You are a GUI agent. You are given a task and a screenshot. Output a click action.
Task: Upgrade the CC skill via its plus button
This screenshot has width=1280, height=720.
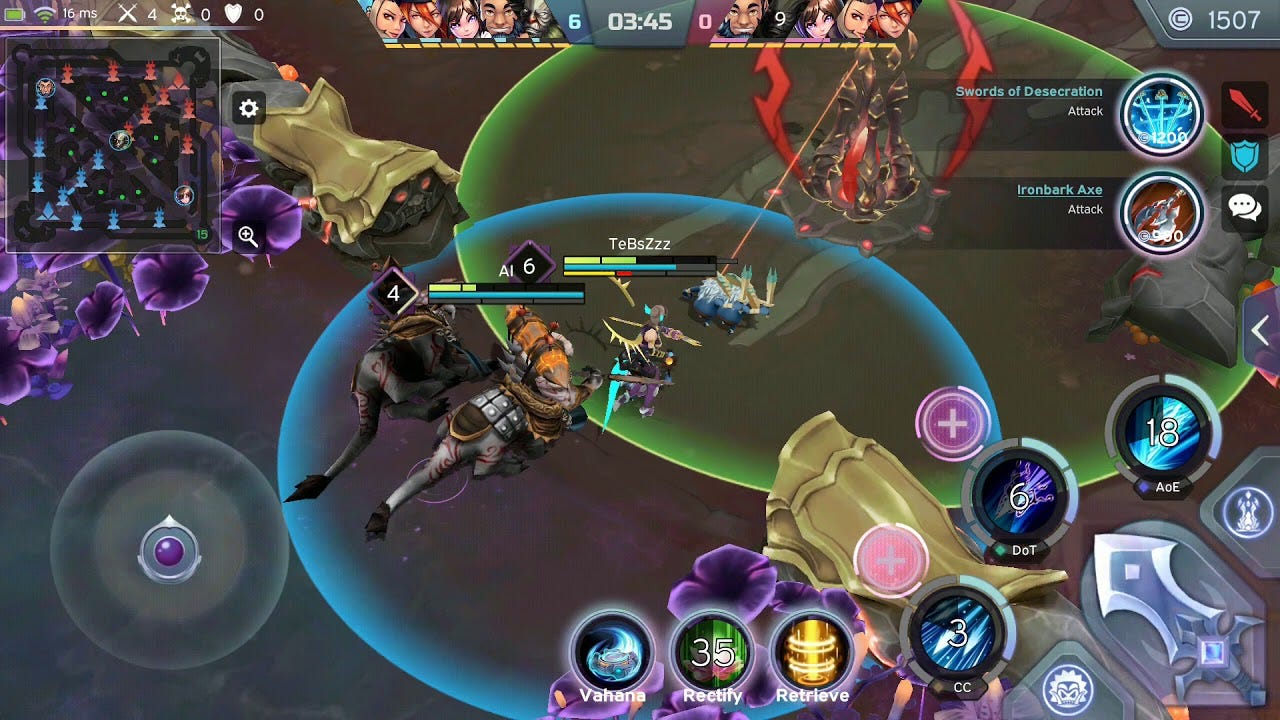click(890, 560)
